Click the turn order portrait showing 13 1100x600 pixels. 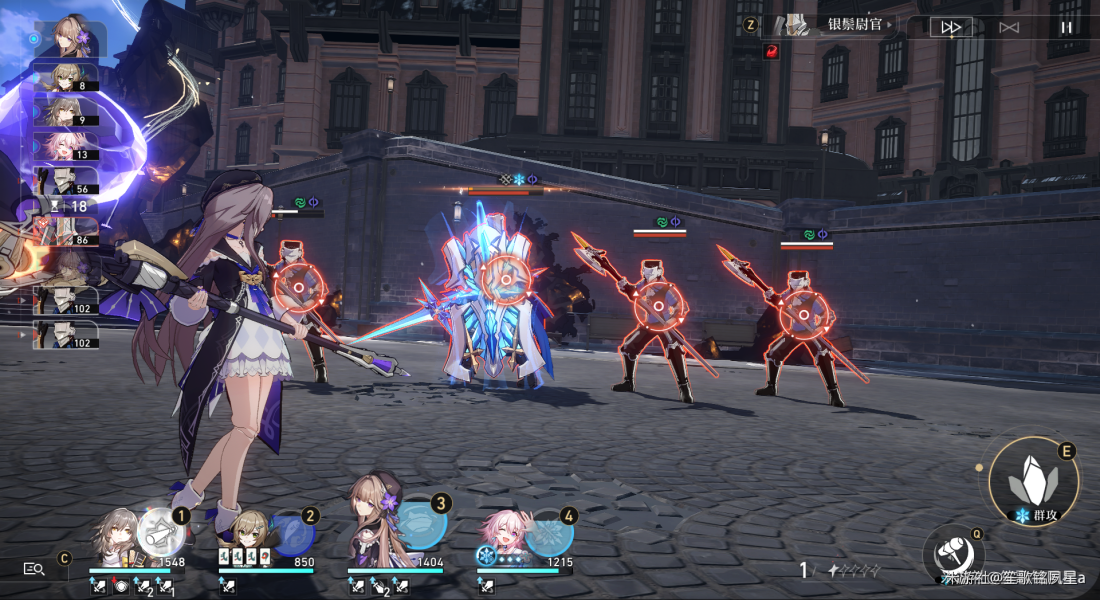point(65,146)
